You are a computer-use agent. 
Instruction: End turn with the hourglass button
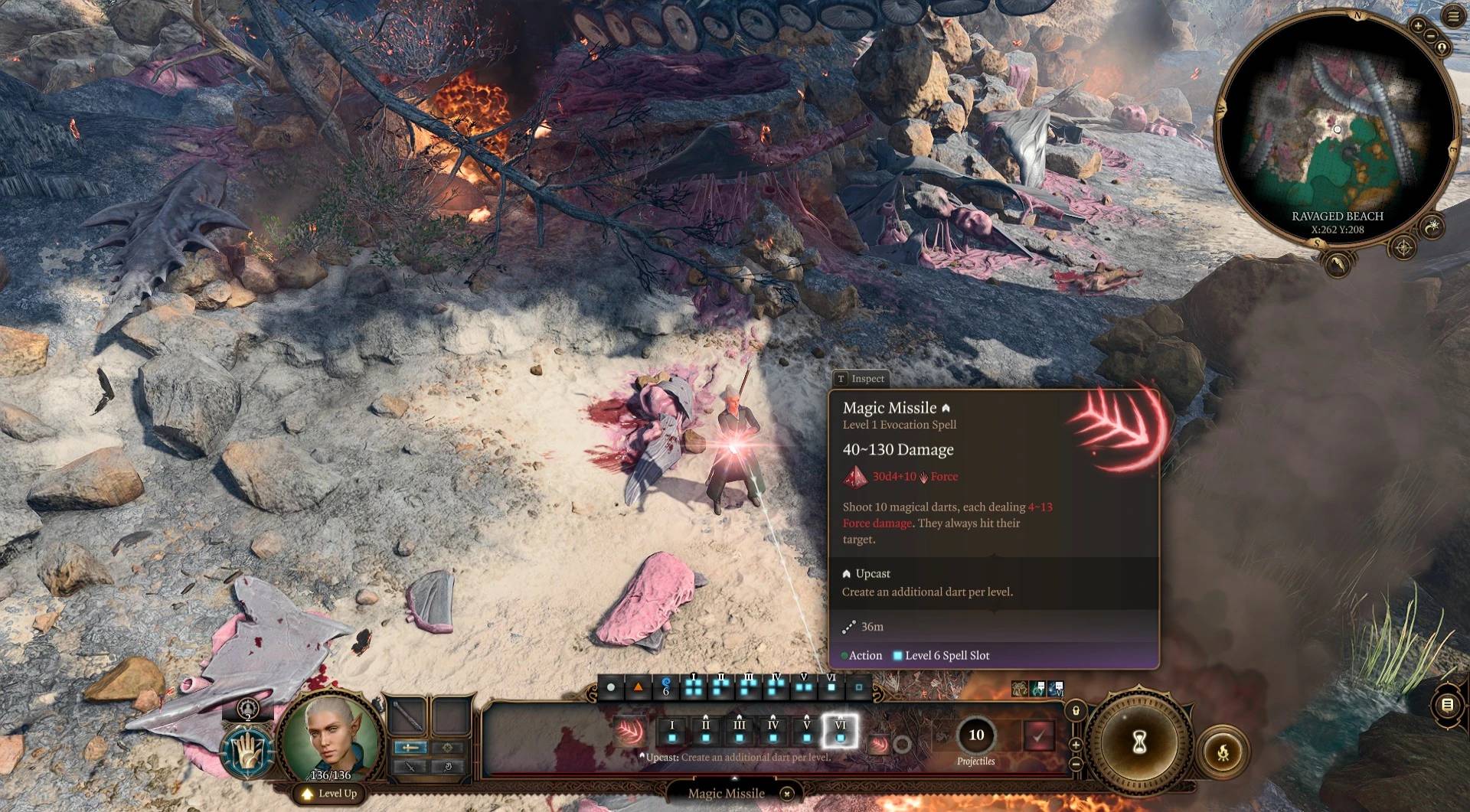click(1138, 741)
